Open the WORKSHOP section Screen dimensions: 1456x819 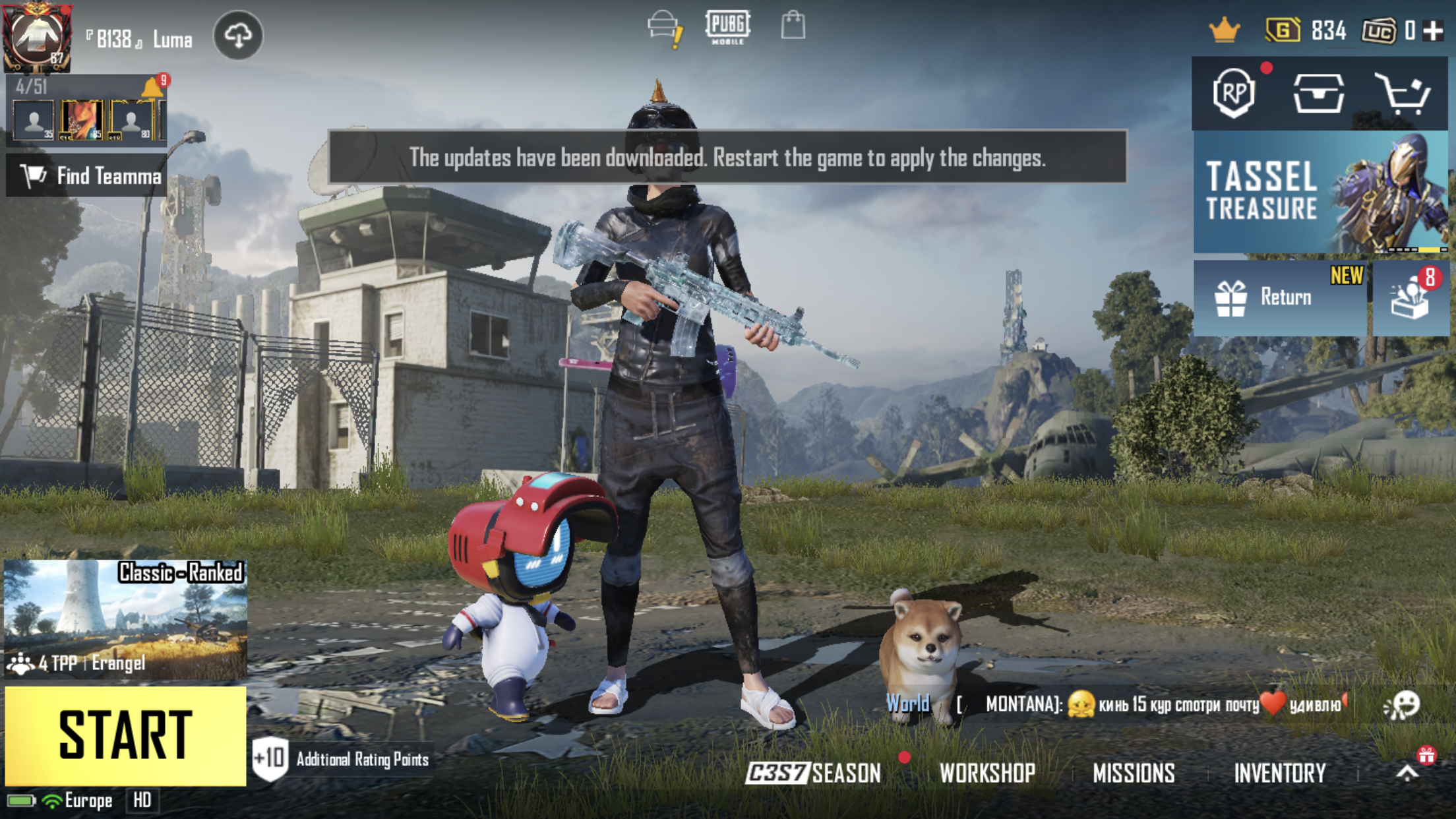coord(986,773)
